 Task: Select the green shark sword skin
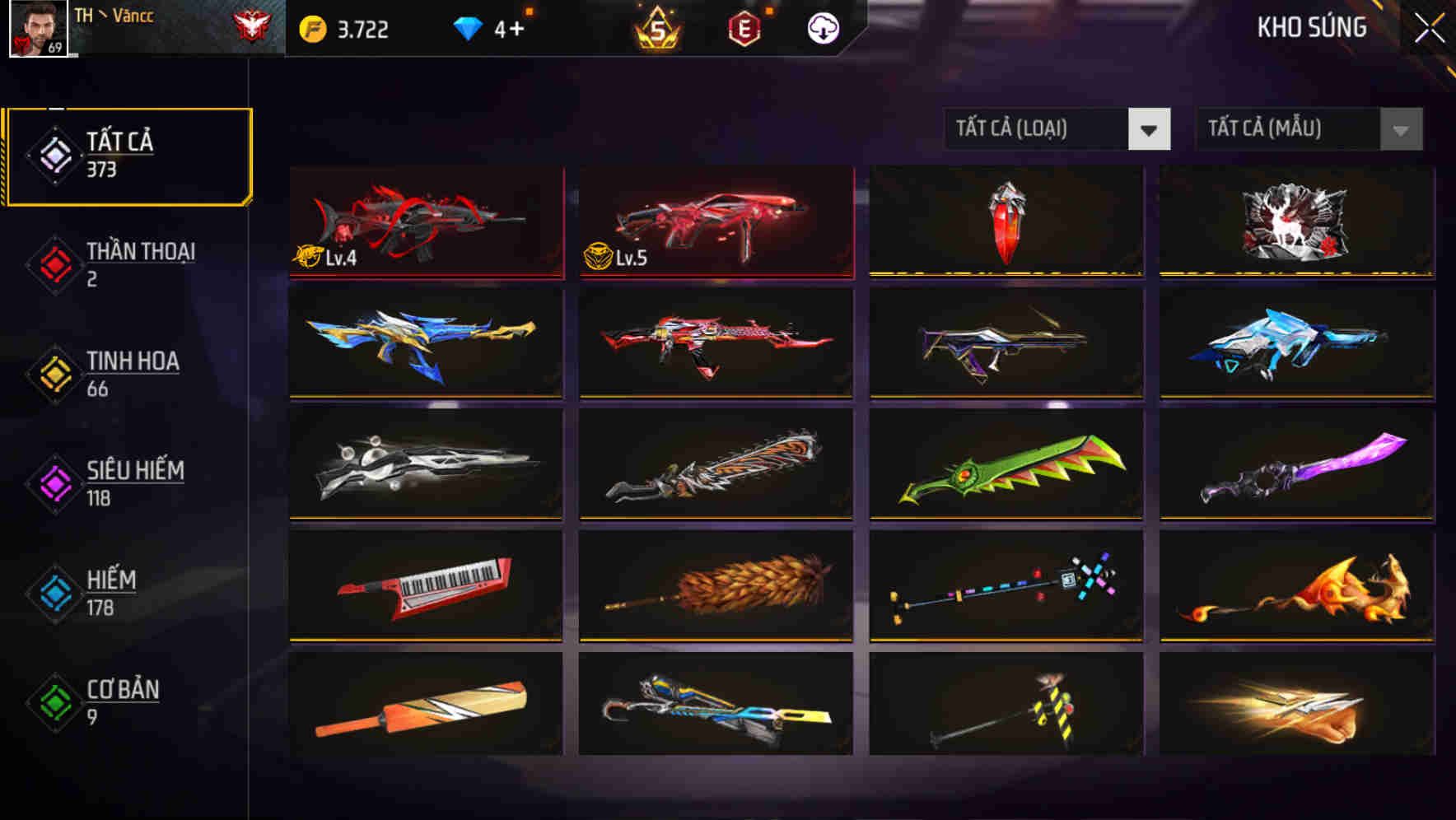[1006, 467]
